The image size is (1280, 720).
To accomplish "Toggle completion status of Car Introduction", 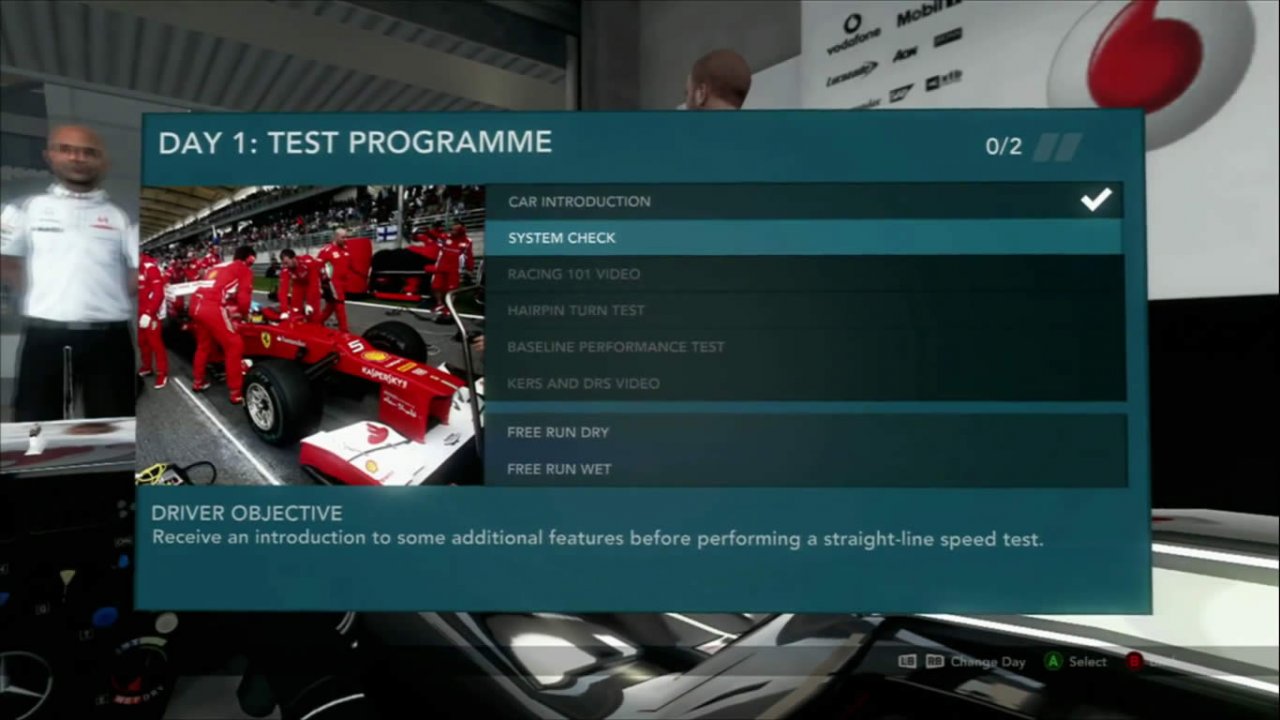I will pyautogui.click(x=579, y=201).
